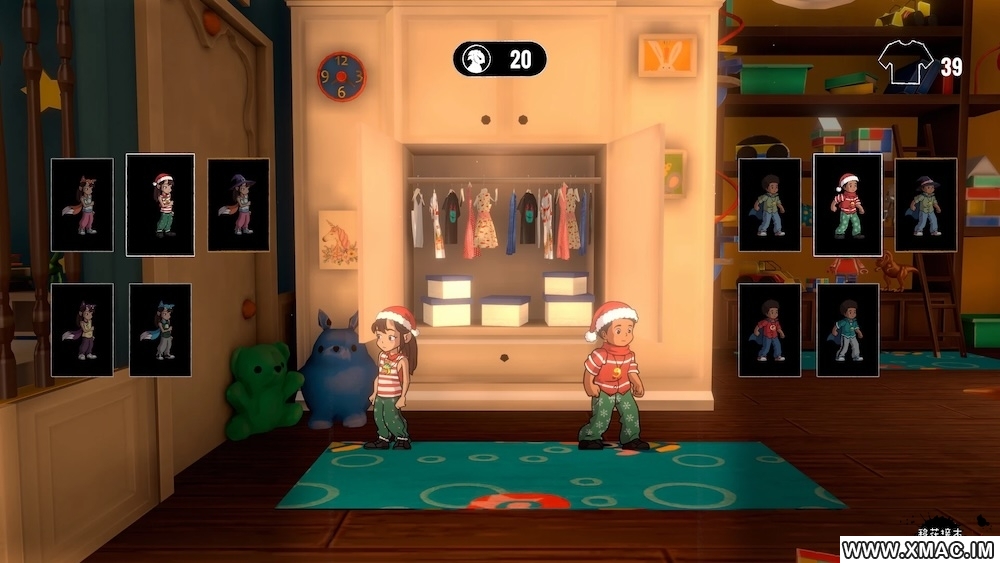
Task: Select the girl's Santa hat outfit card
Action: click(160, 204)
